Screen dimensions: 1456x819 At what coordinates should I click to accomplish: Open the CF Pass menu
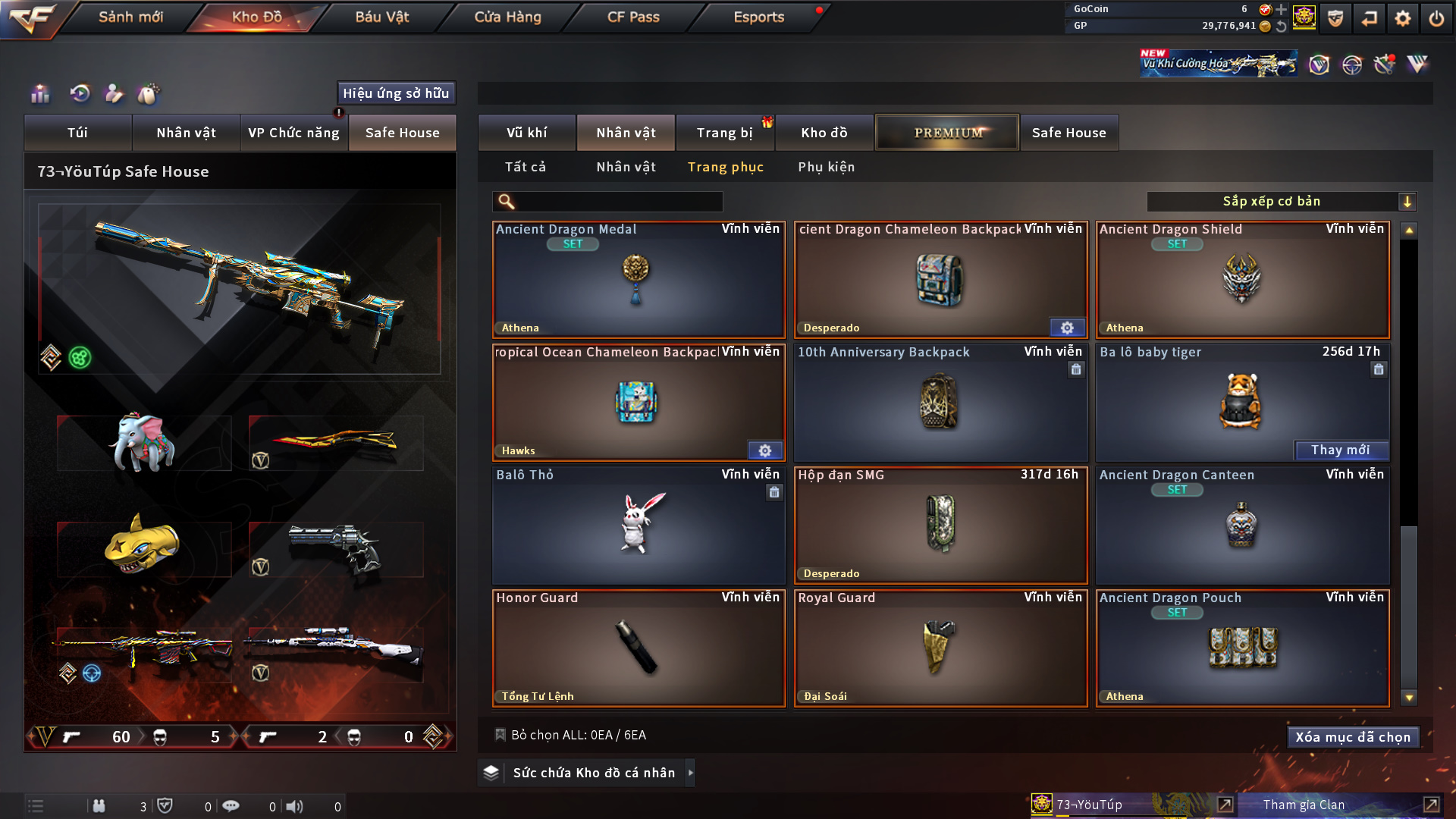click(x=633, y=17)
